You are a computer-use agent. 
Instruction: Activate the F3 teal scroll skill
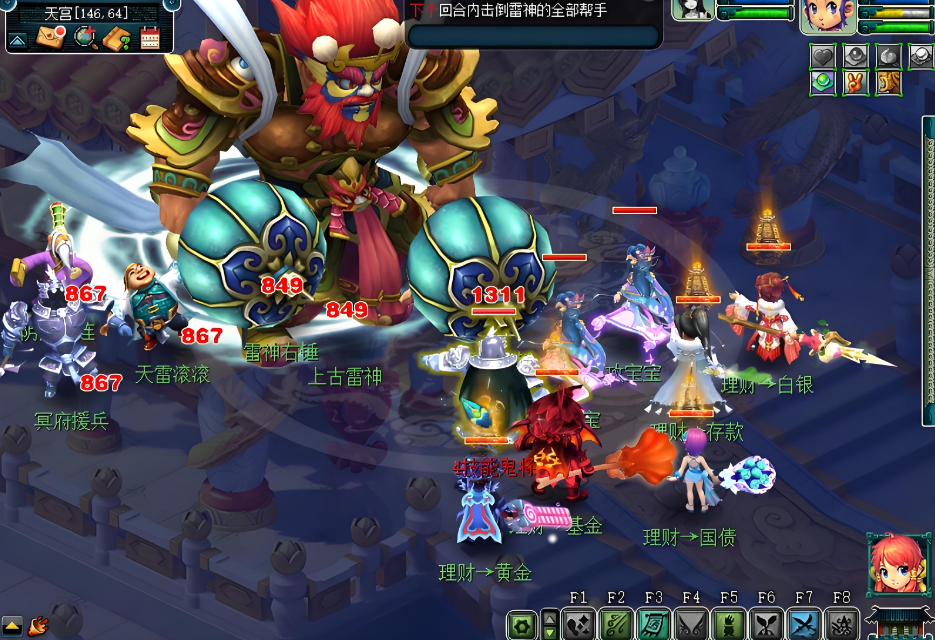point(653,624)
